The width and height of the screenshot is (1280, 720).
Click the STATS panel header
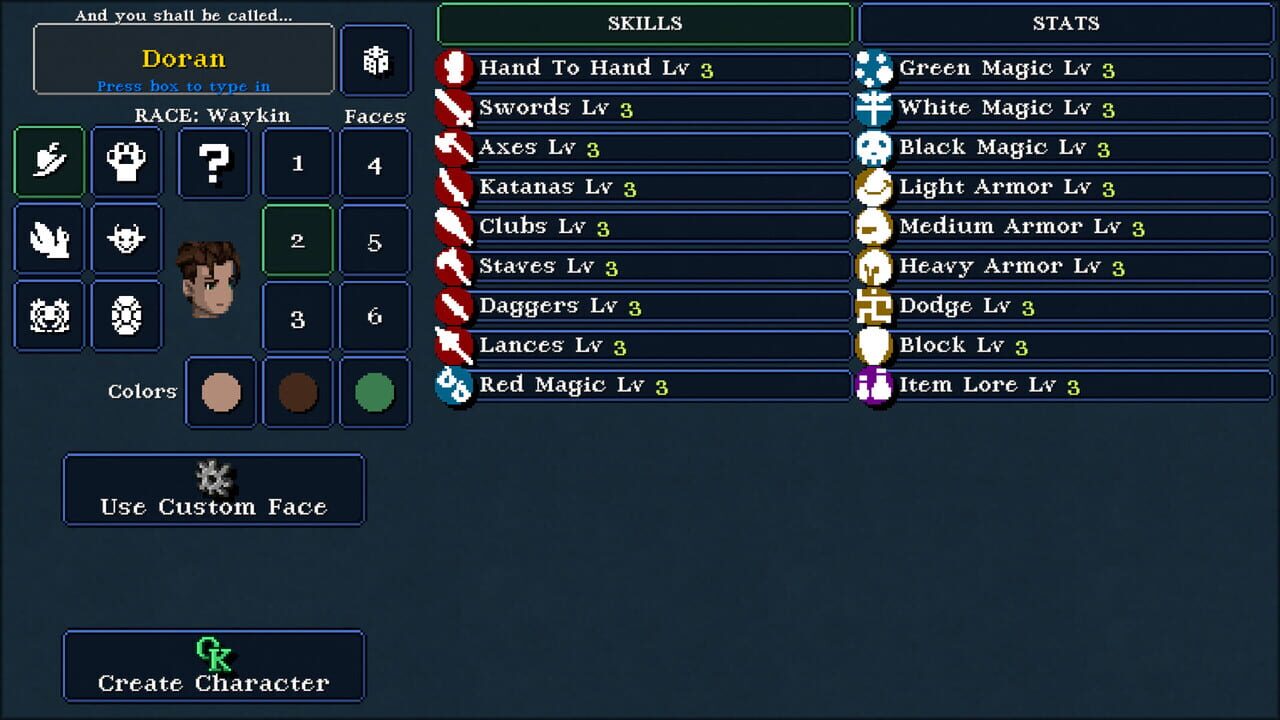click(1063, 23)
